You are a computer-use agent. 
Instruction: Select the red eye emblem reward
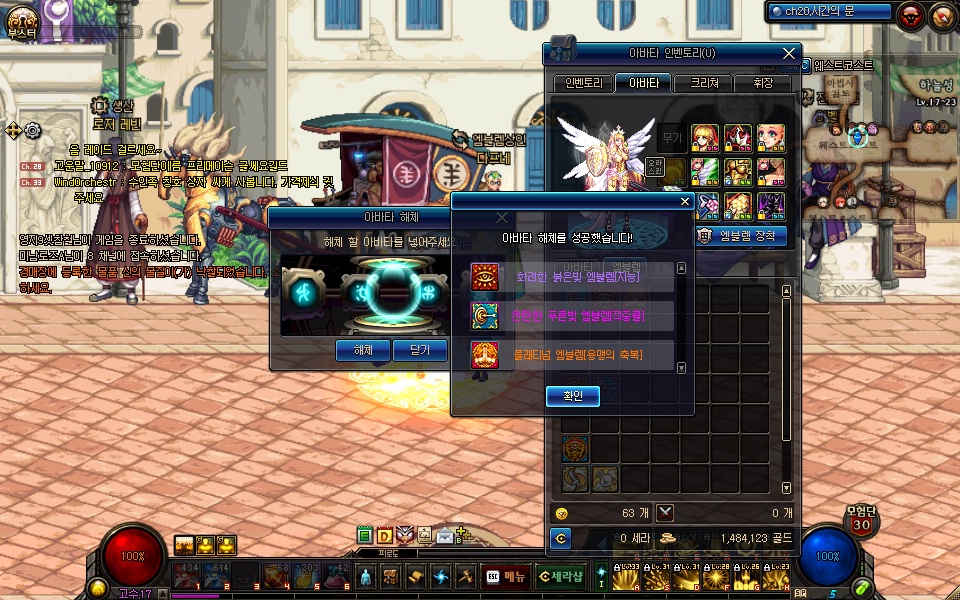pyautogui.click(x=485, y=277)
